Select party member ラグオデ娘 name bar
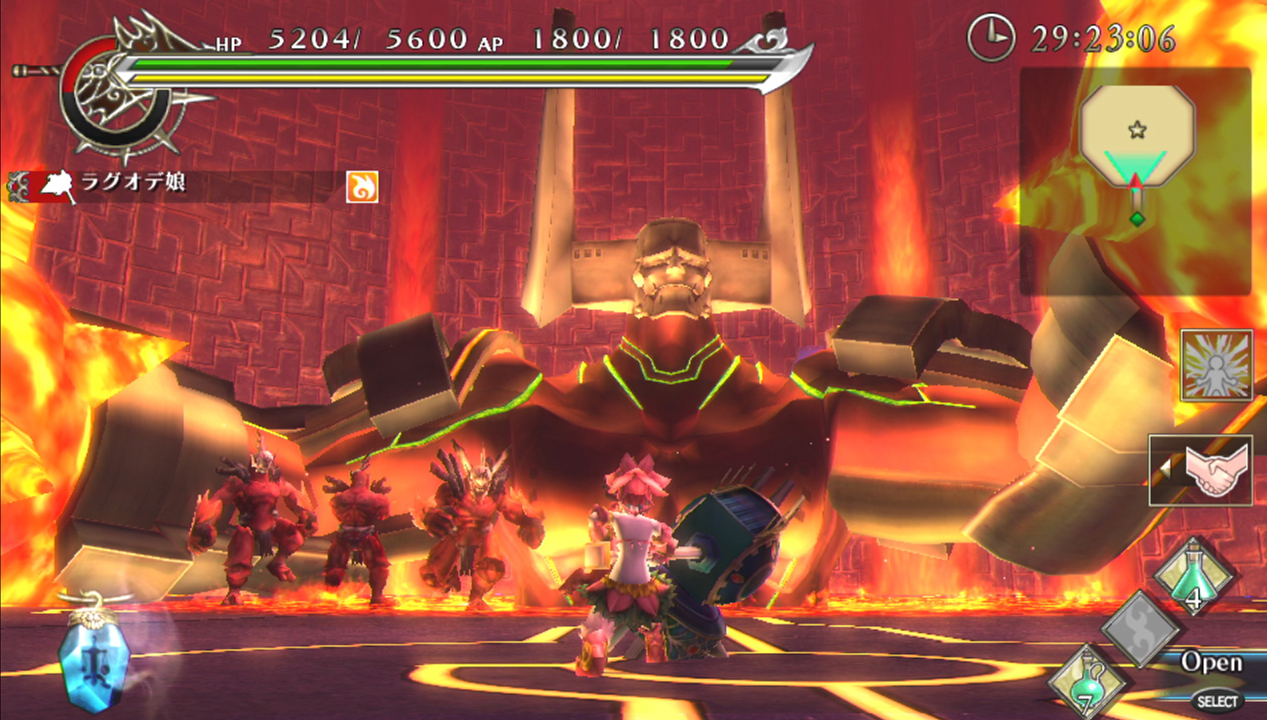1267x720 pixels. tap(175, 186)
